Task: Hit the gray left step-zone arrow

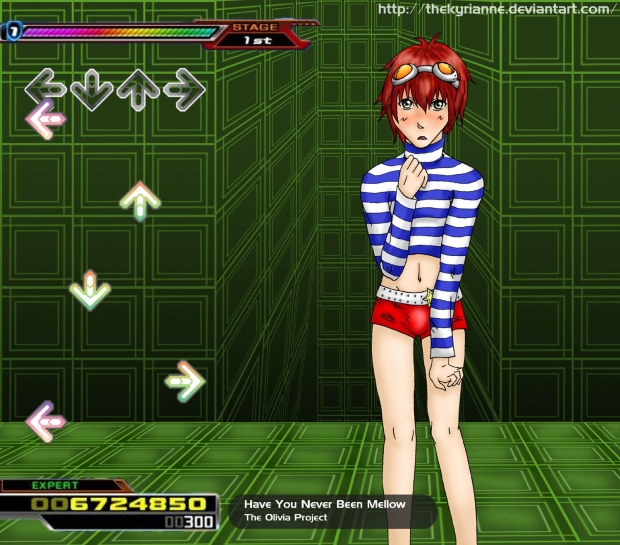Action: coord(44,88)
